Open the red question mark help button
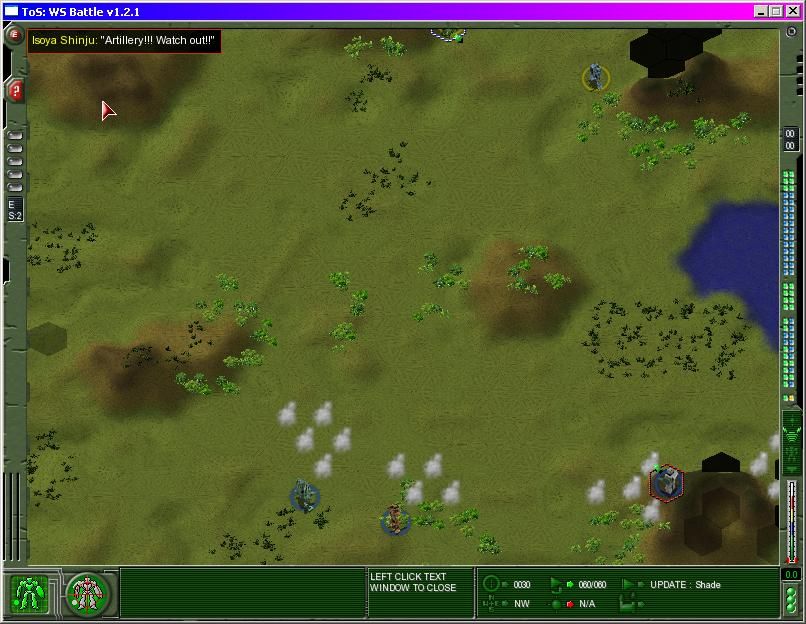 16,90
